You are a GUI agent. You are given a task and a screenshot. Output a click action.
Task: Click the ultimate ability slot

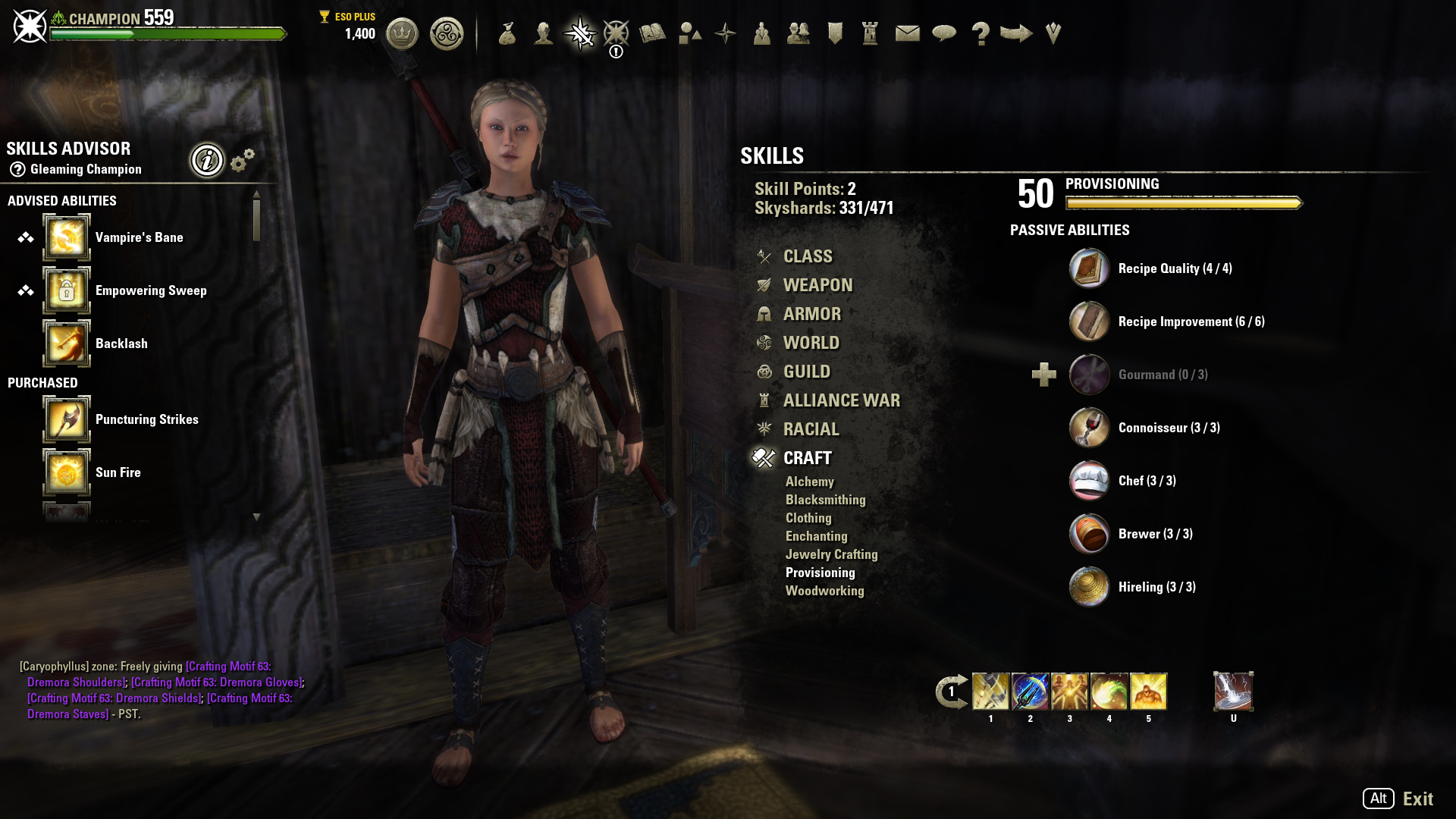(x=1233, y=692)
